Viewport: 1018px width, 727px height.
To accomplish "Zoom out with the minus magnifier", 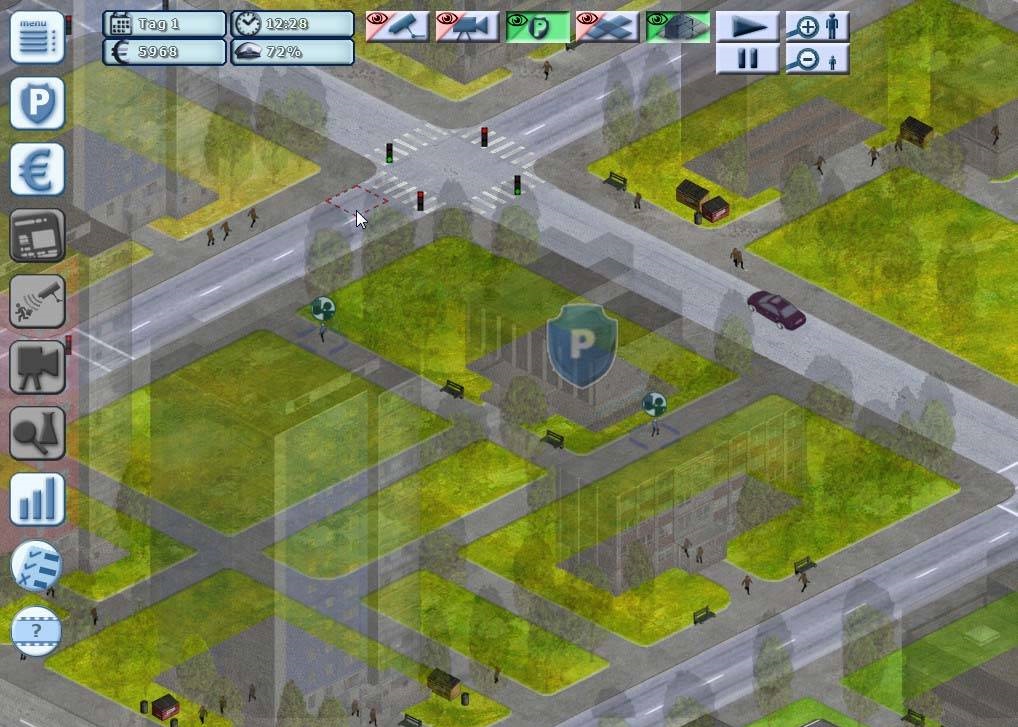I will point(817,59).
